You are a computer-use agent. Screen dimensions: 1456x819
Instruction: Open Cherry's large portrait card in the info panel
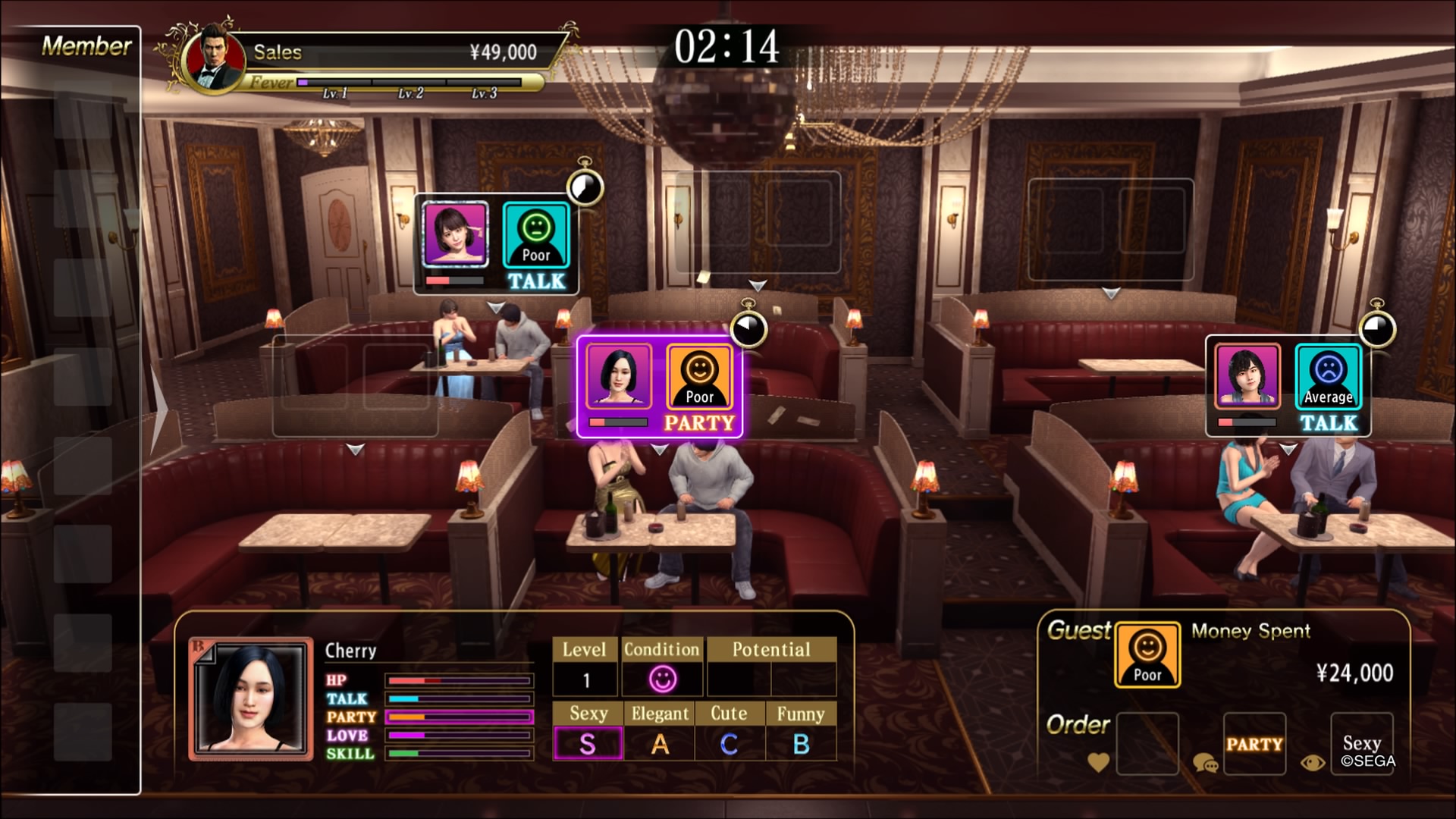coord(251,699)
